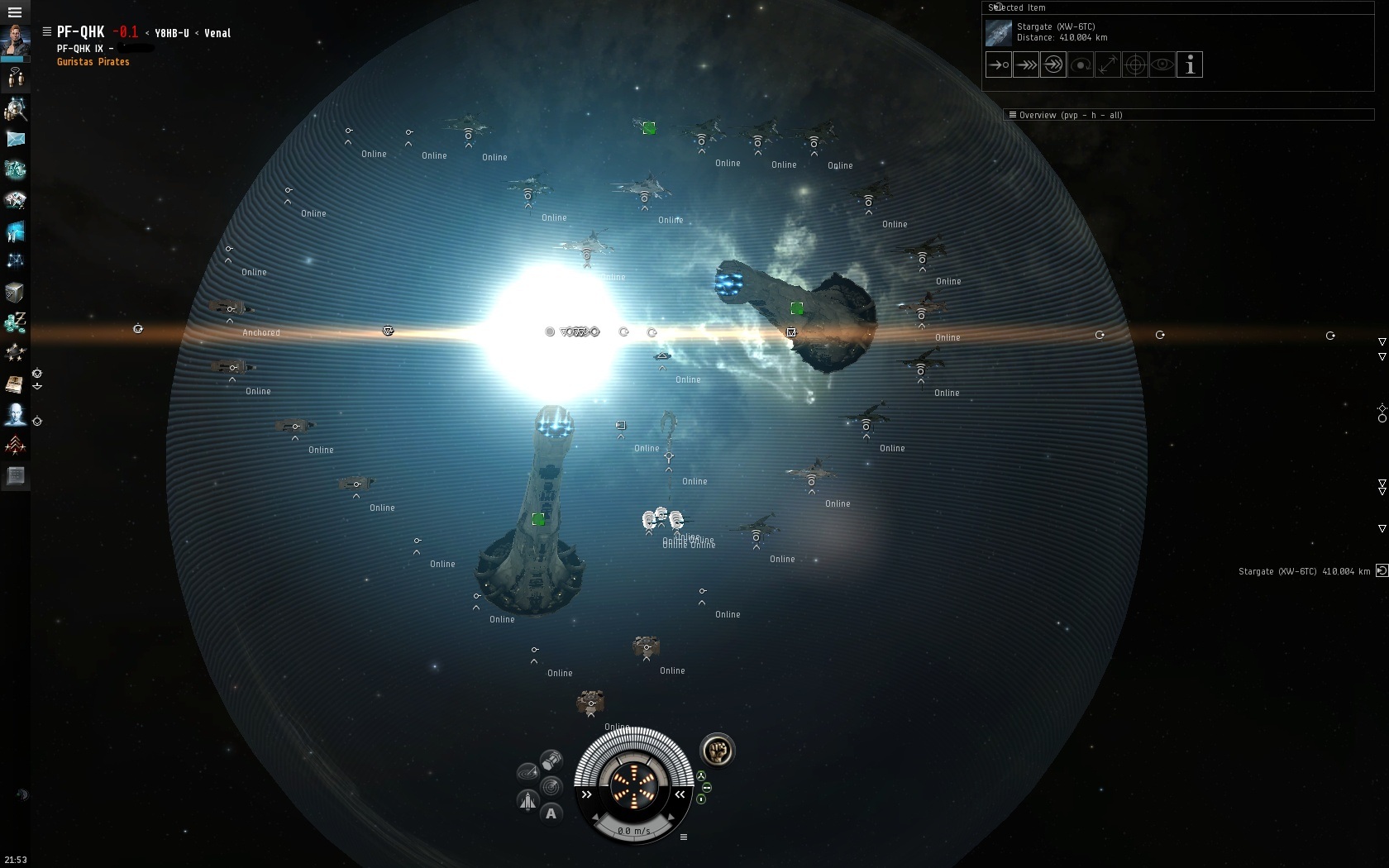Toggle the autopilot A button
The width and height of the screenshot is (1389, 868).
pyautogui.click(x=551, y=813)
